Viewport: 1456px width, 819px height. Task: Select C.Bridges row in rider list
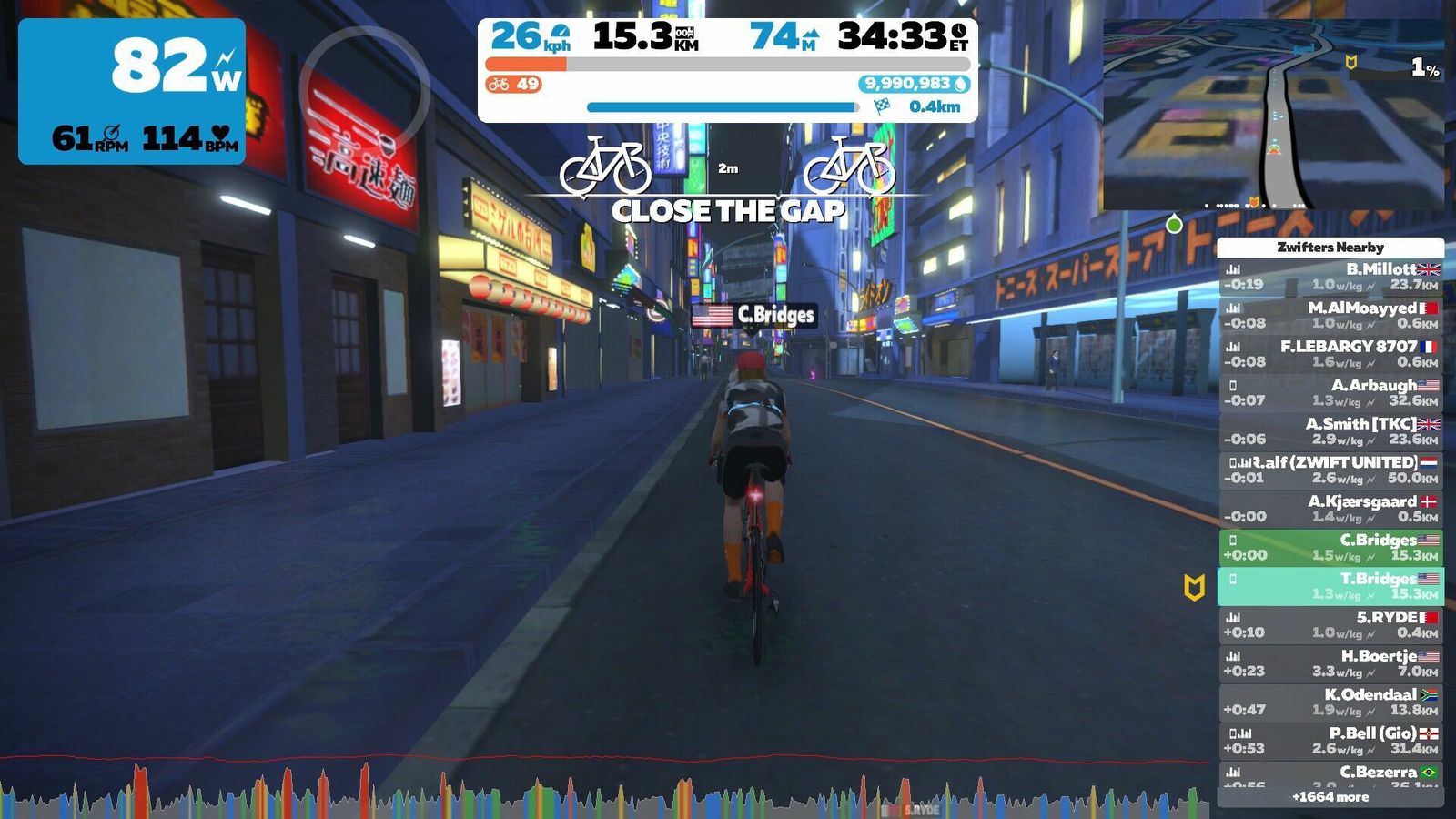1330,548
